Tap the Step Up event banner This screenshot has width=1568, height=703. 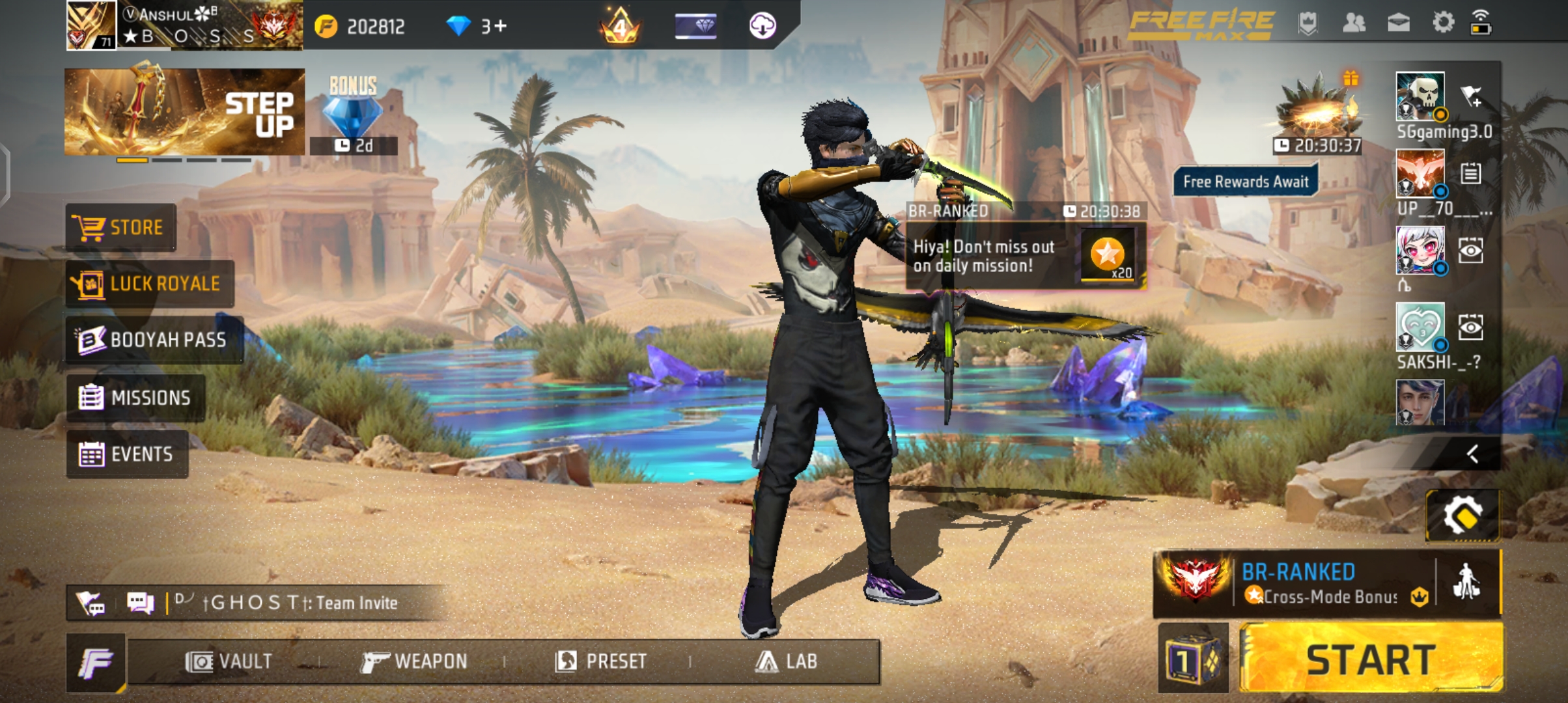[x=184, y=111]
